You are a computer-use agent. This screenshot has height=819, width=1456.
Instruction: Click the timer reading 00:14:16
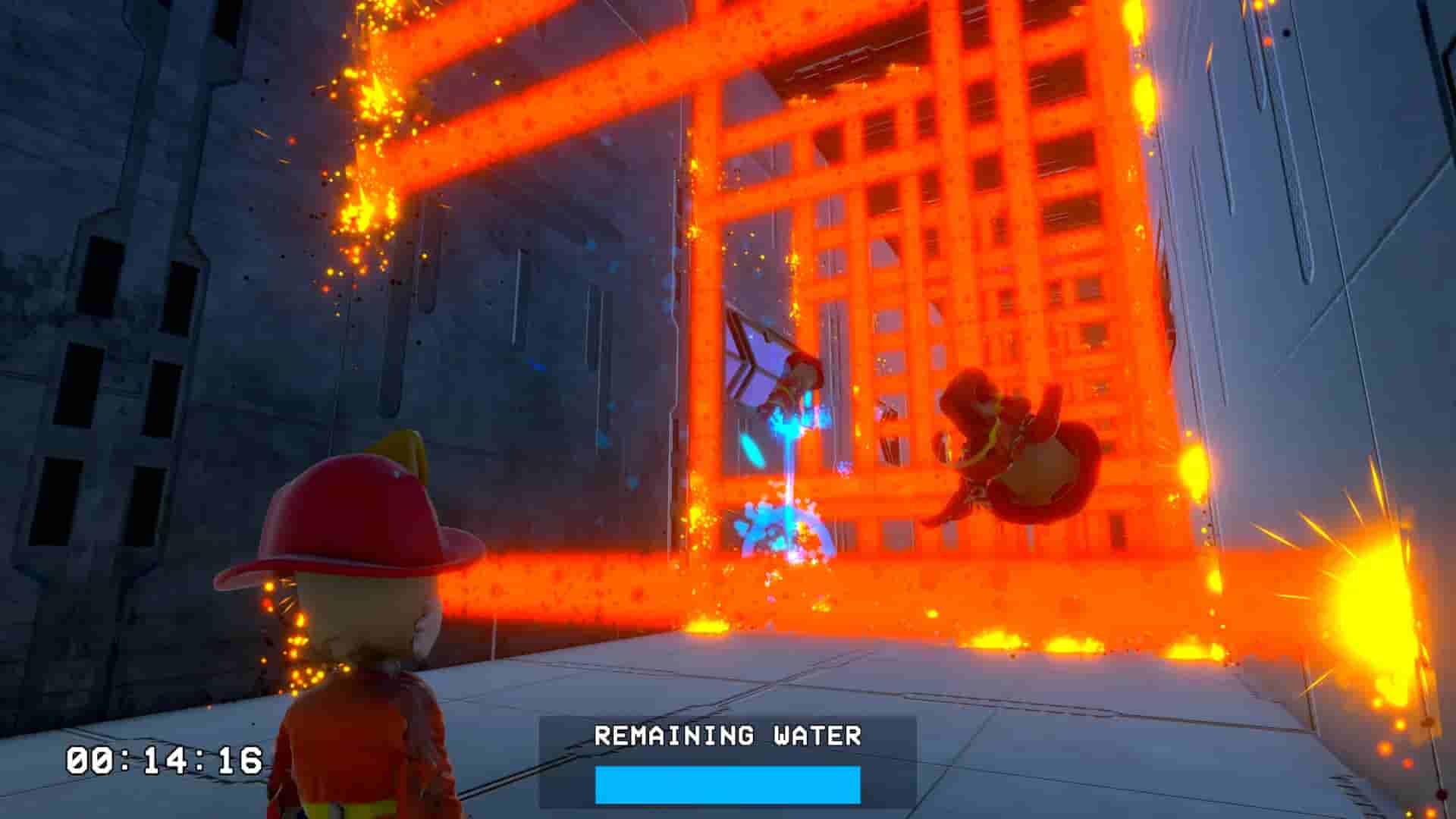[163, 758]
